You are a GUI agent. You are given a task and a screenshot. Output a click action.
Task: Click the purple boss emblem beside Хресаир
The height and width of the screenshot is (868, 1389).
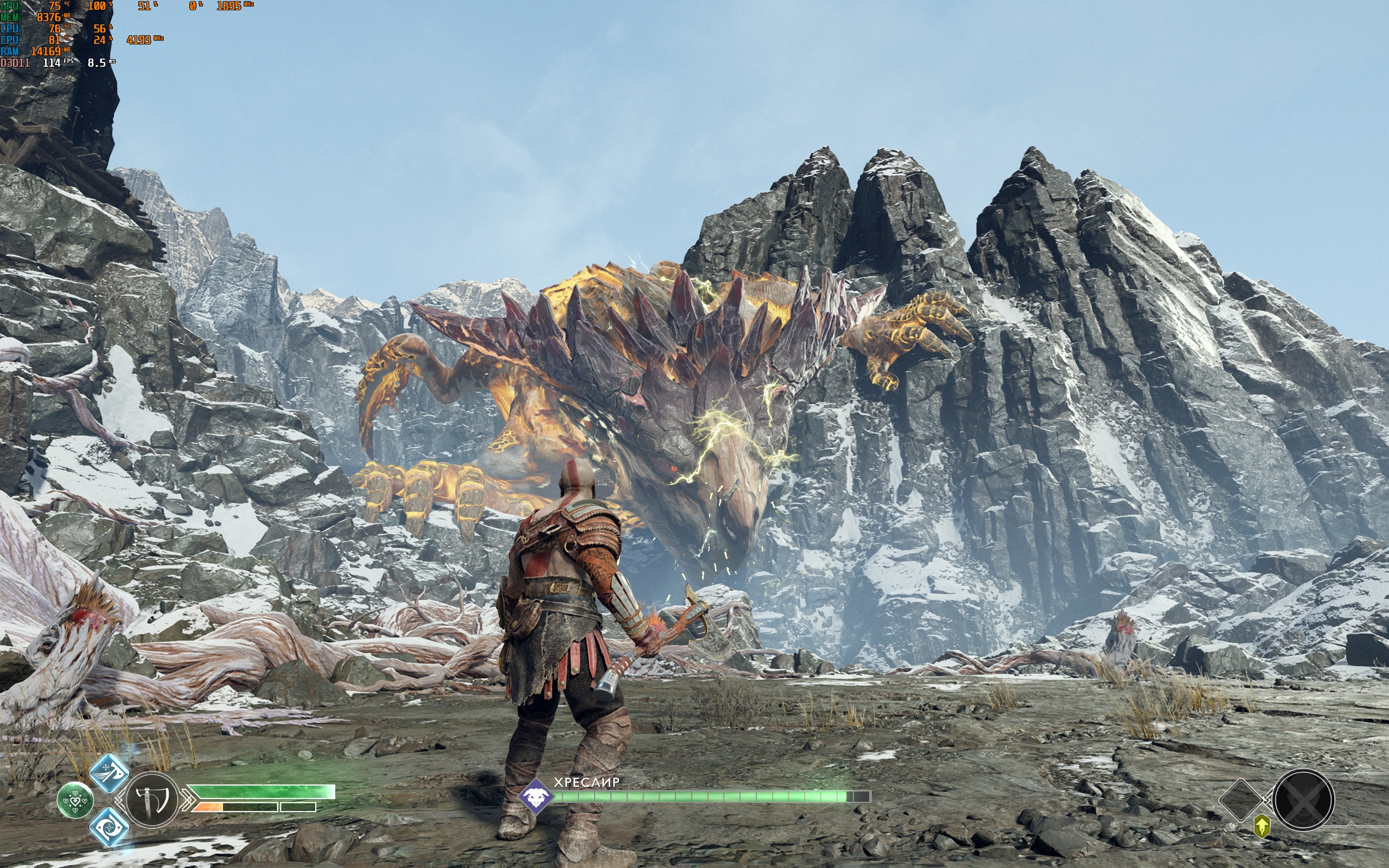pos(536,796)
